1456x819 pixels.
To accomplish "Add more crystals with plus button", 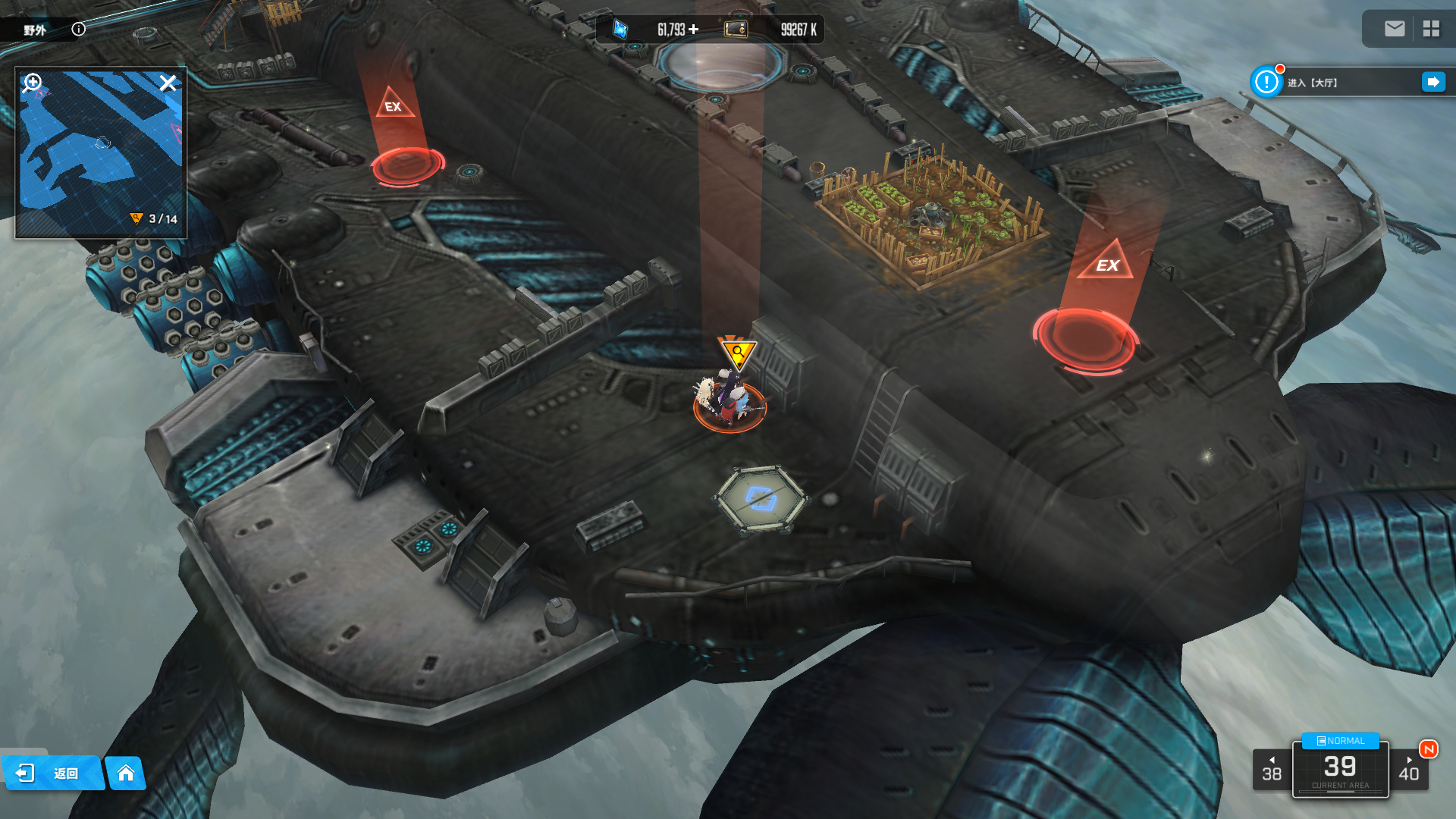I will point(694,30).
